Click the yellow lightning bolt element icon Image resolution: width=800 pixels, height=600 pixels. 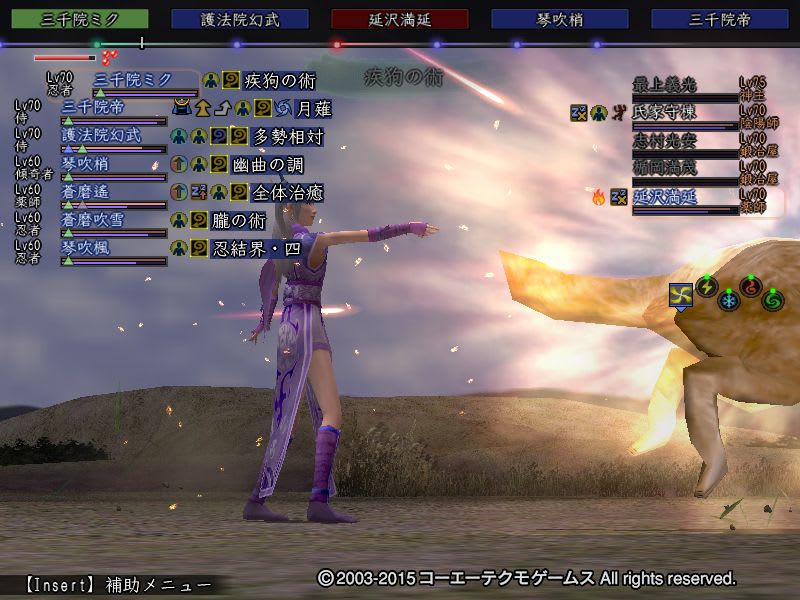[x=707, y=287]
